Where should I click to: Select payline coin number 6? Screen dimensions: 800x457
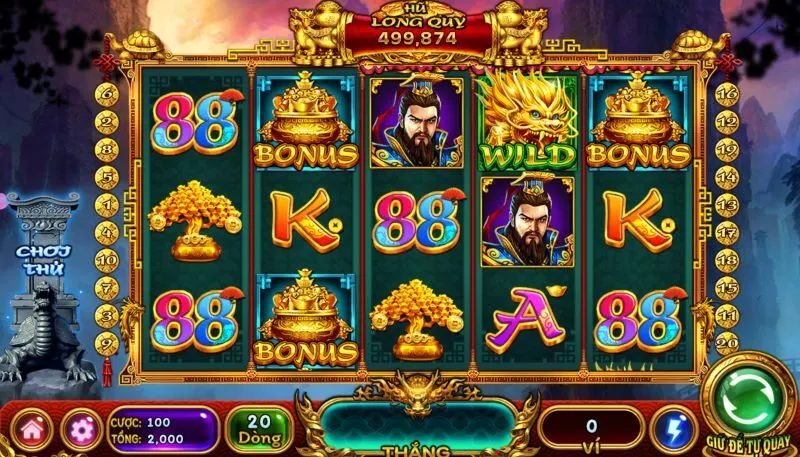(109, 93)
